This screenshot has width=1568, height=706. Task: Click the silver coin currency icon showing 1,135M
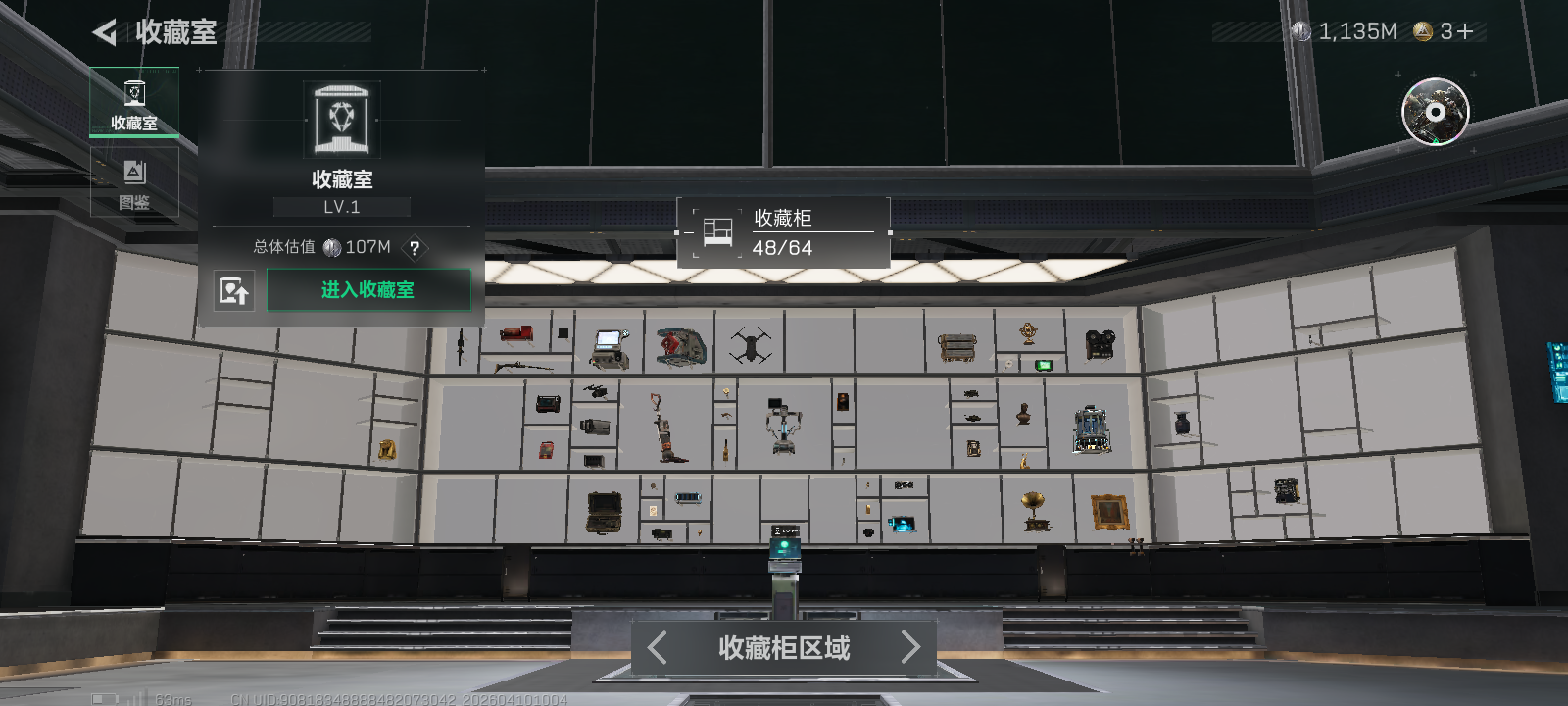(x=1301, y=30)
